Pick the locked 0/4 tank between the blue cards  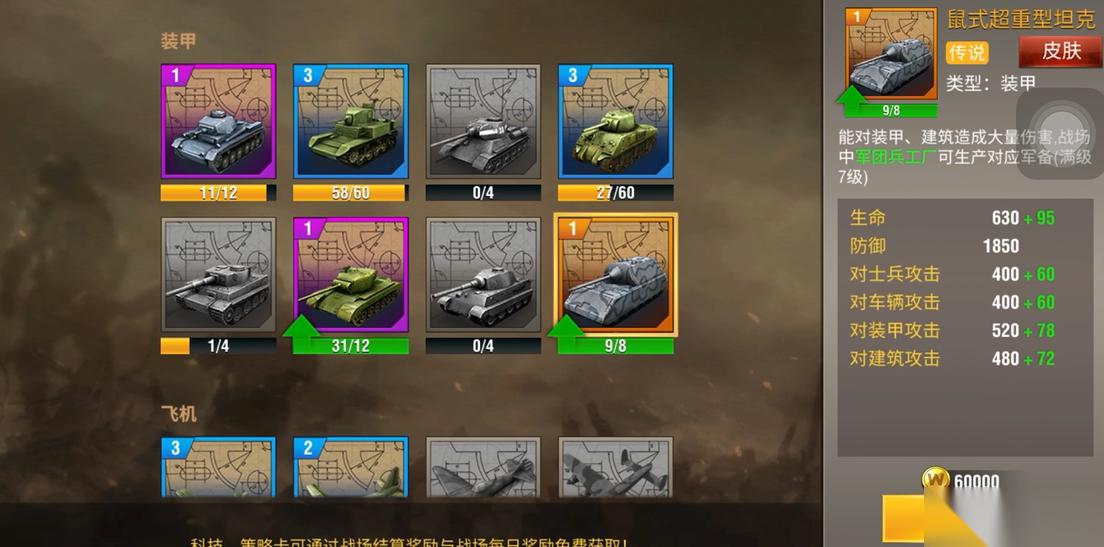pos(483,122)
